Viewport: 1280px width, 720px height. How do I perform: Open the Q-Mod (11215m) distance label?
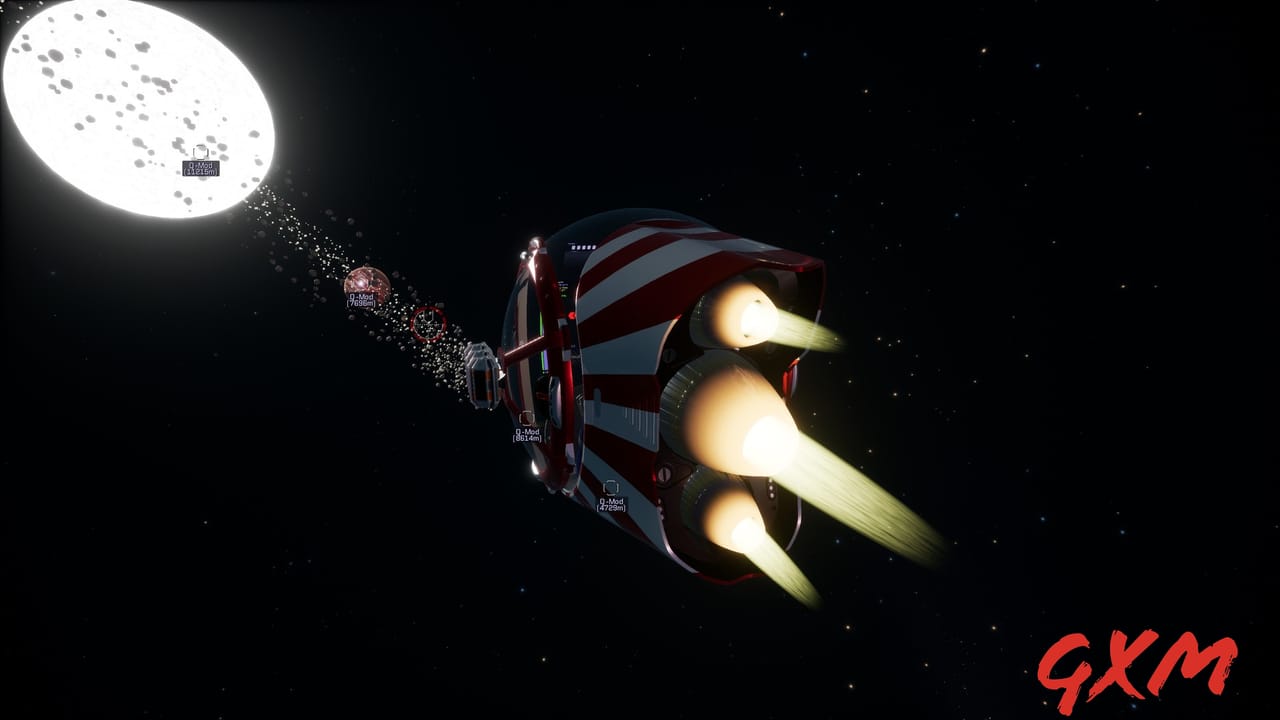[203, 166]
